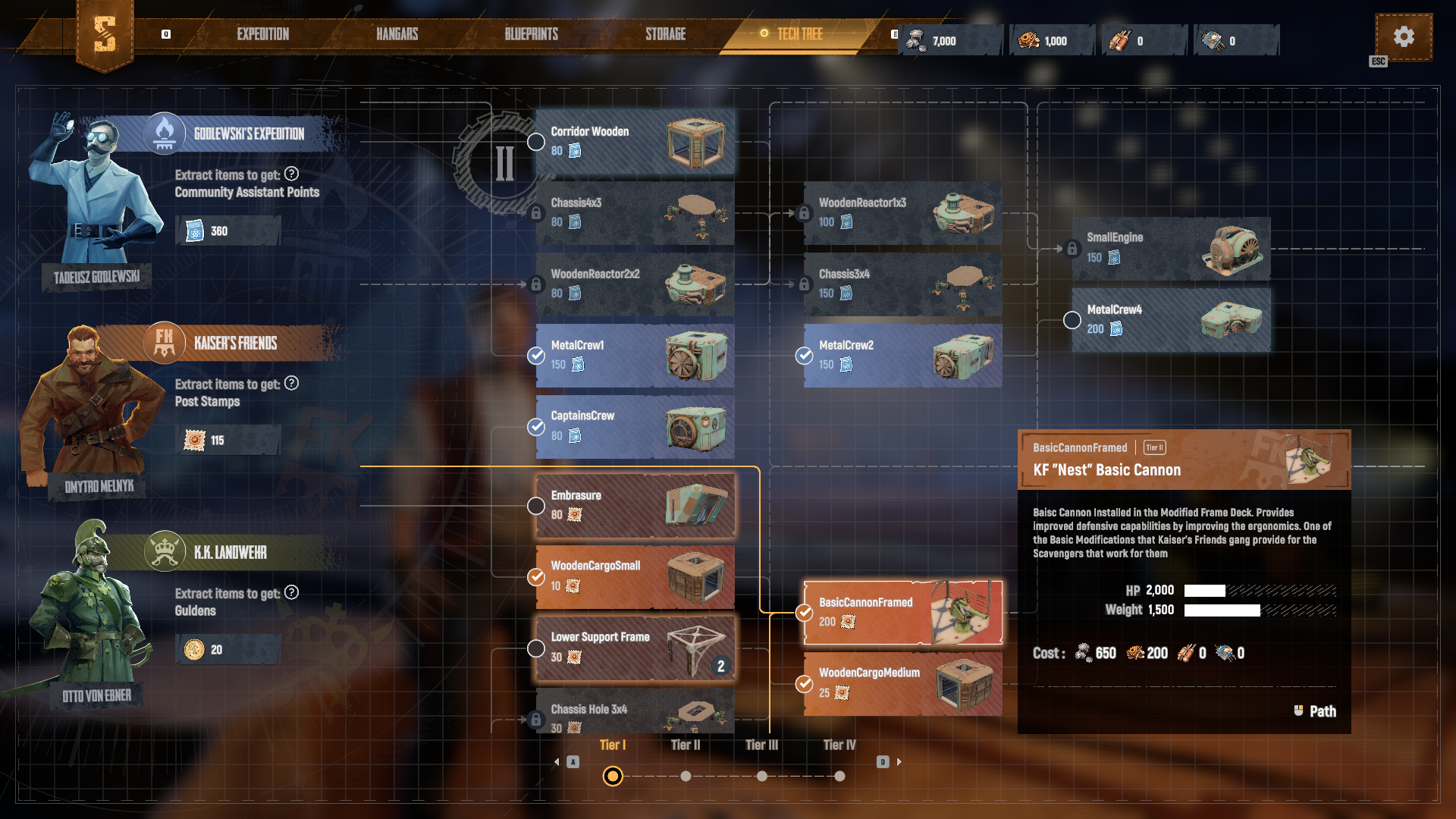
Task: Switch to Tier III on the tier selector
Action: (761, 776)
